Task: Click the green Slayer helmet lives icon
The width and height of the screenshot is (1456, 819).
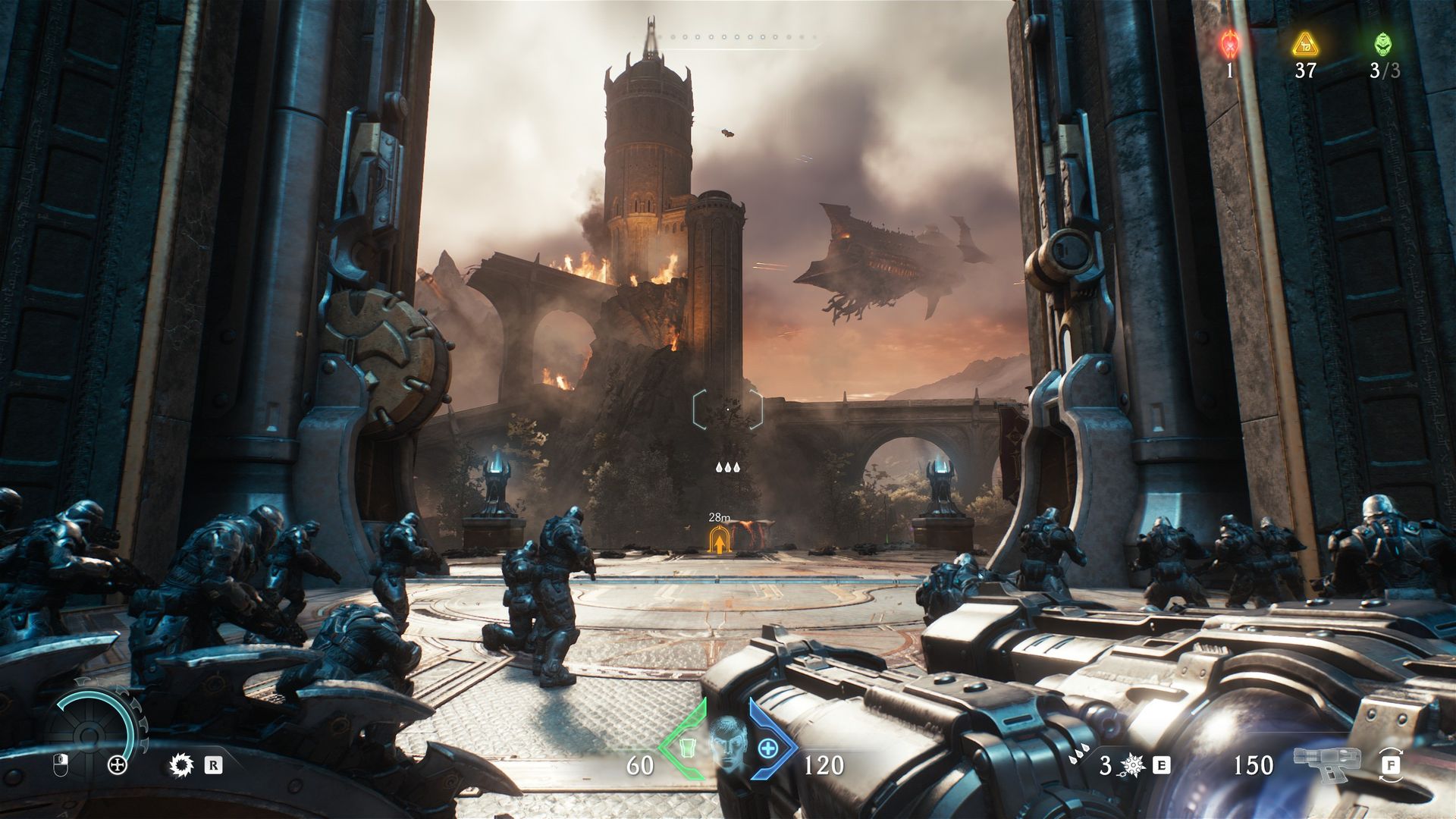Action: 1383,44
